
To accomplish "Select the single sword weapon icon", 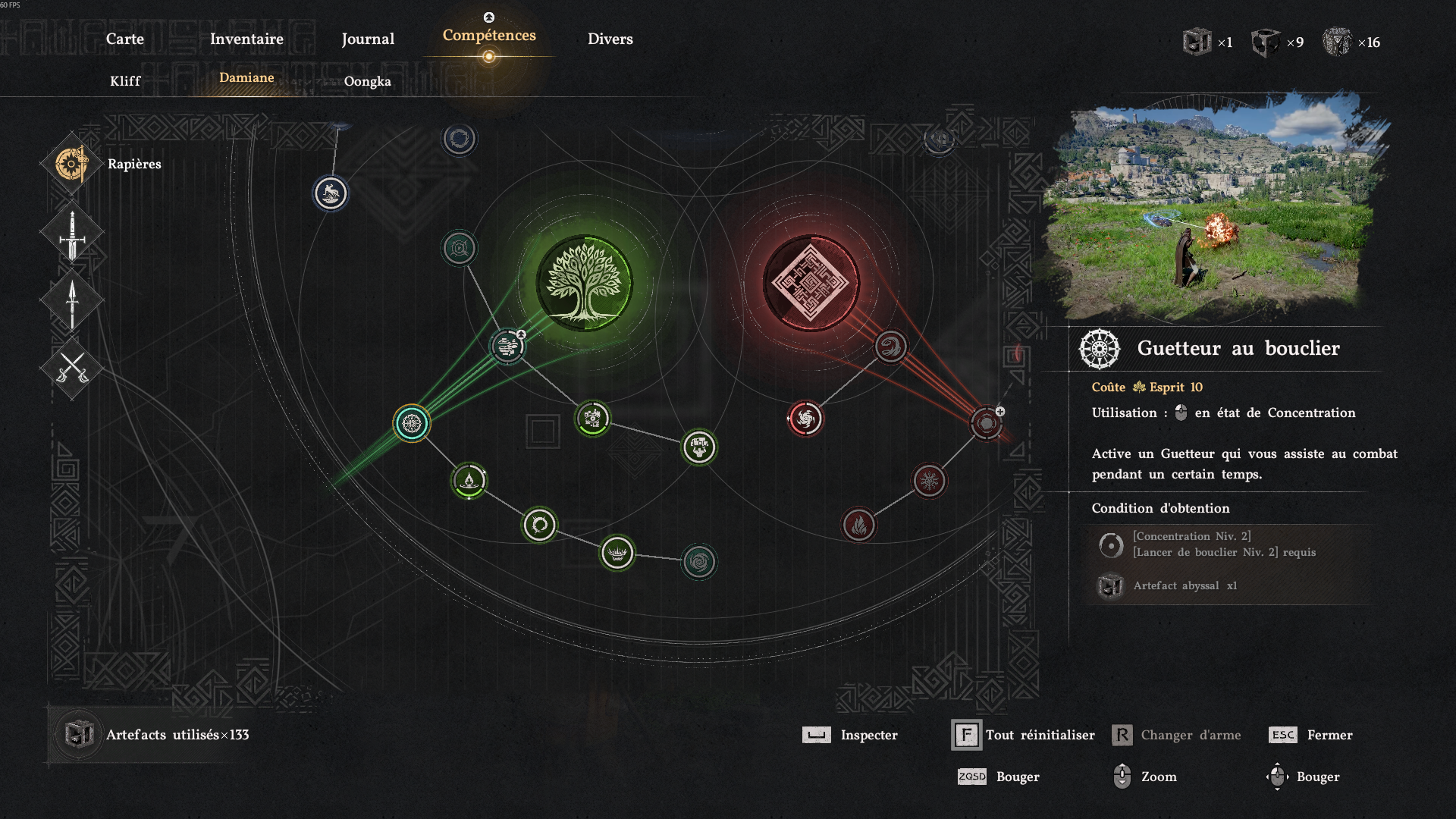I will pos(72,234).
